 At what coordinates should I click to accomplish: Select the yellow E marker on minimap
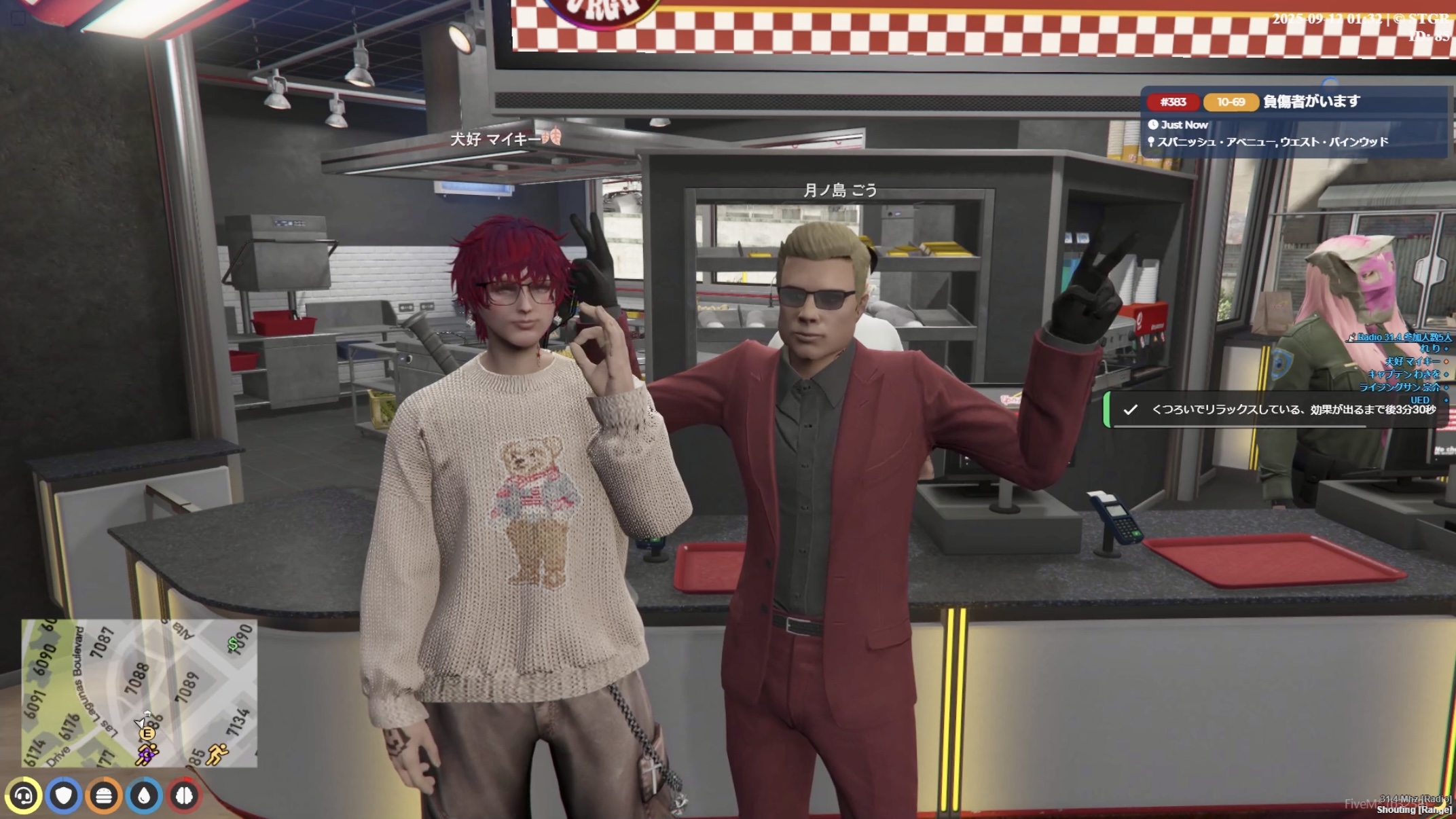click(x=147, y=733)
